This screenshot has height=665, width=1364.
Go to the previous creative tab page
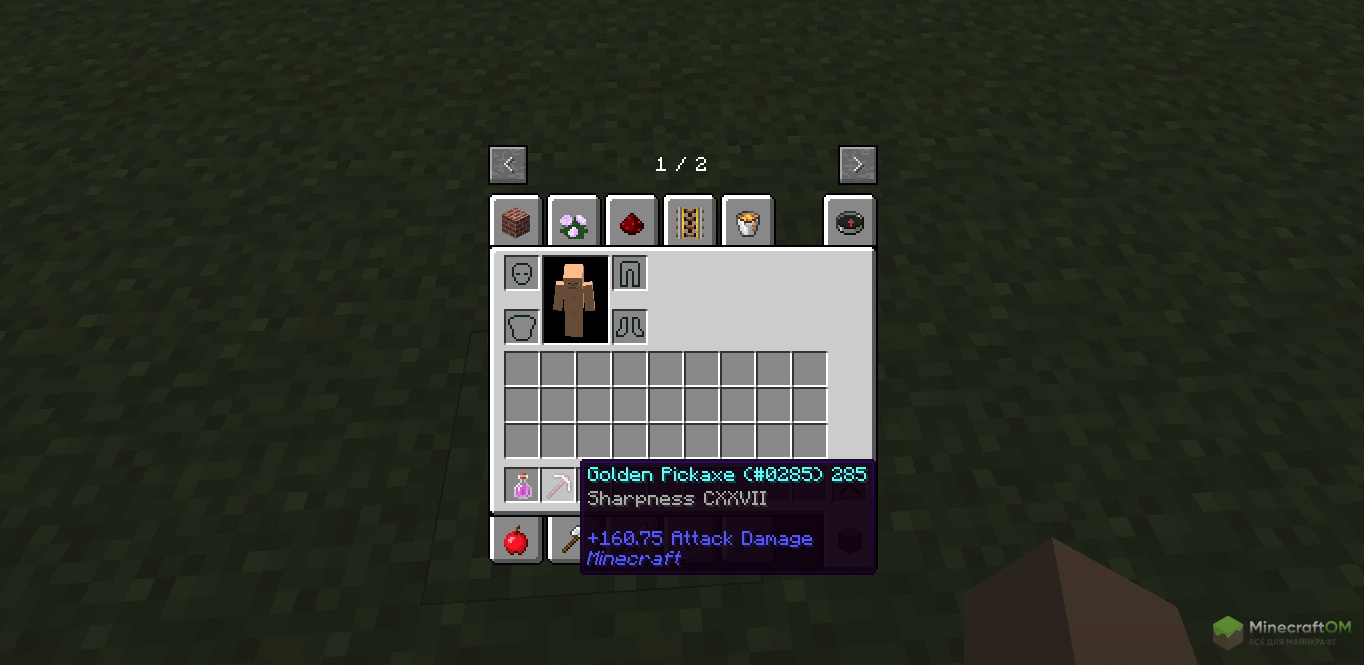(508, 165)
